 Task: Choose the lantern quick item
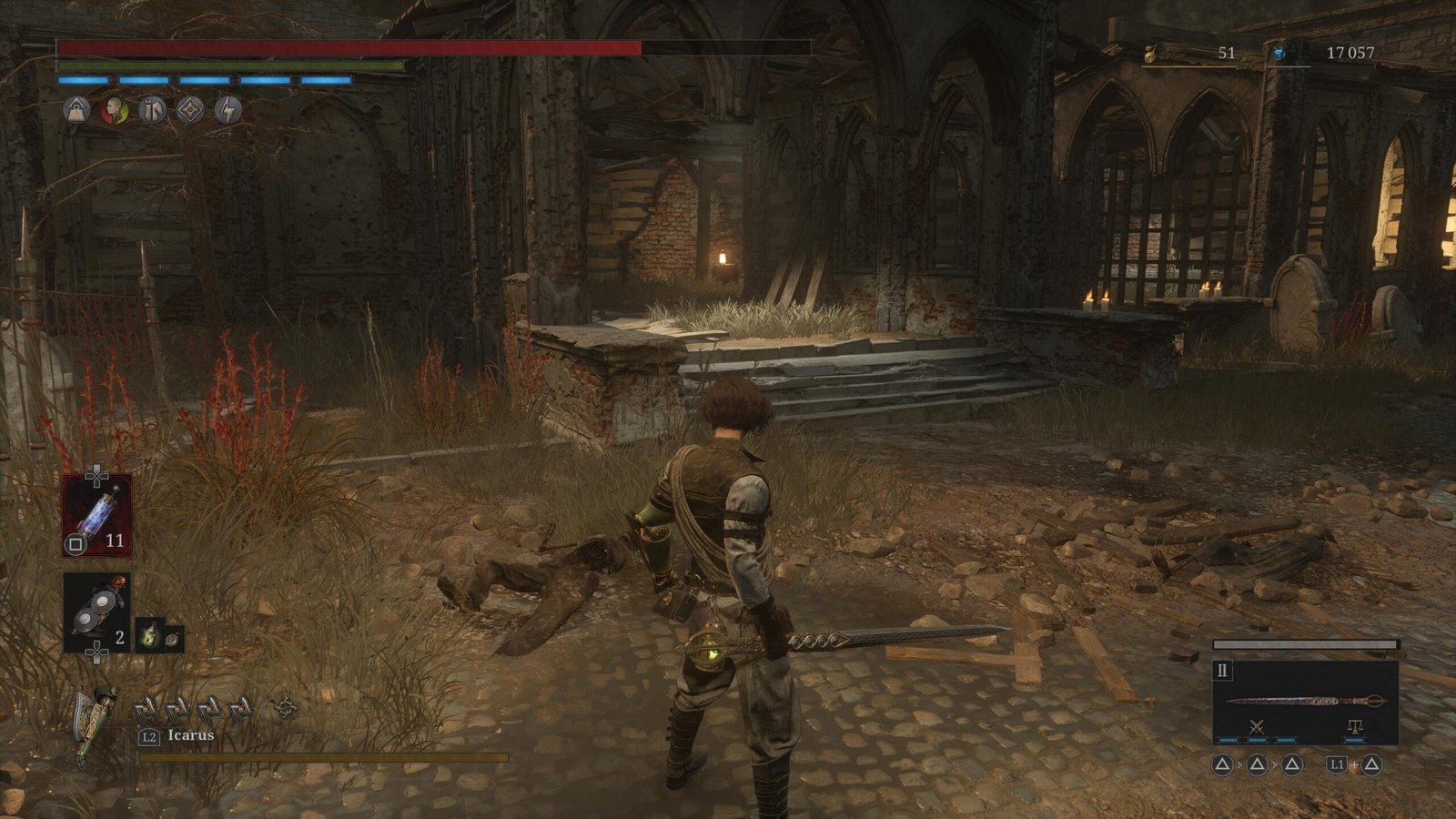[x=148, y=634]
